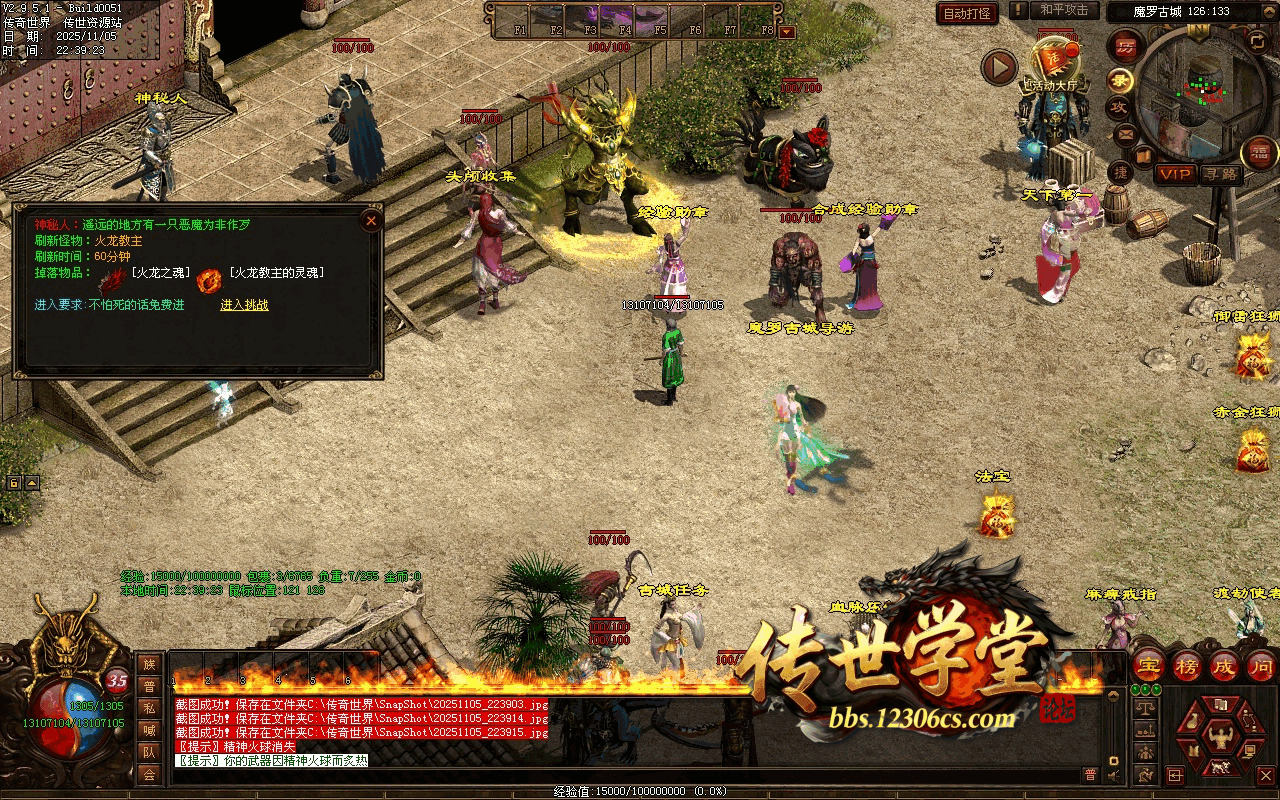1280x800 pixels.
Task: Close the 神秘人 dialogue window
Action: [x=371, y=220]
